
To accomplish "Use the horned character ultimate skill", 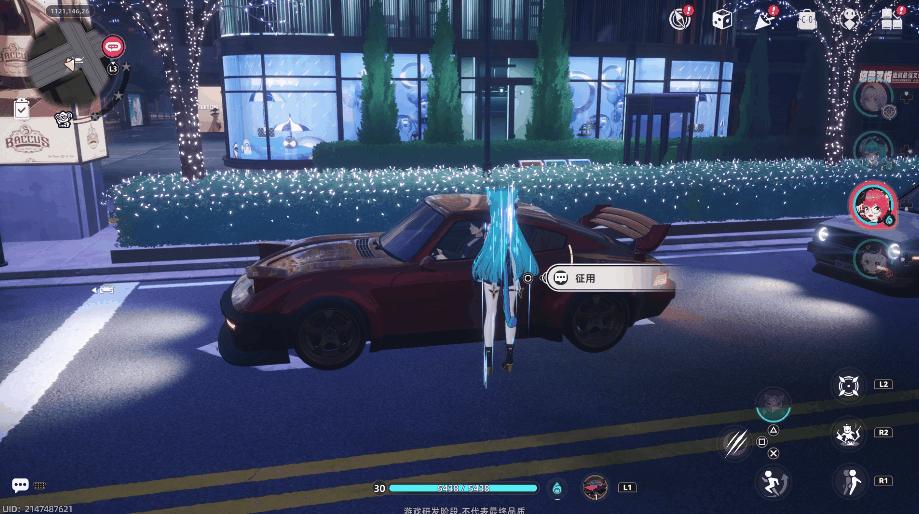I will 849,434.
